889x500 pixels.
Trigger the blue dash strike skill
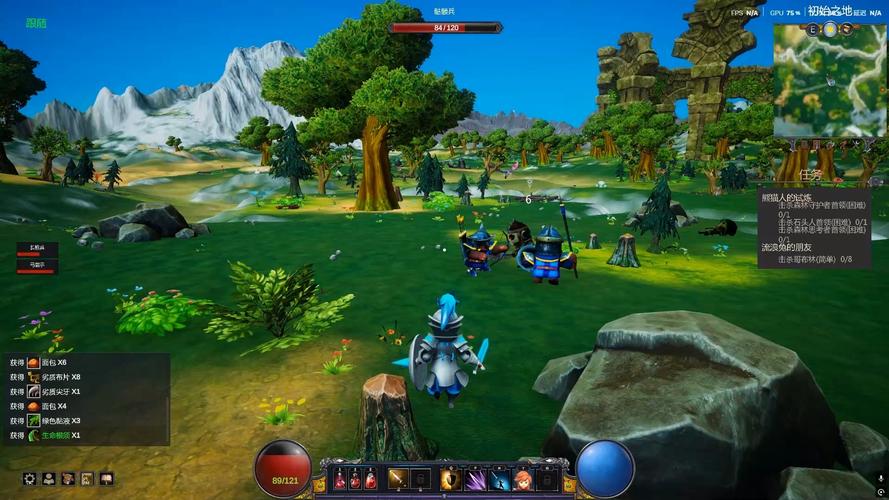(x=500, y=479)
